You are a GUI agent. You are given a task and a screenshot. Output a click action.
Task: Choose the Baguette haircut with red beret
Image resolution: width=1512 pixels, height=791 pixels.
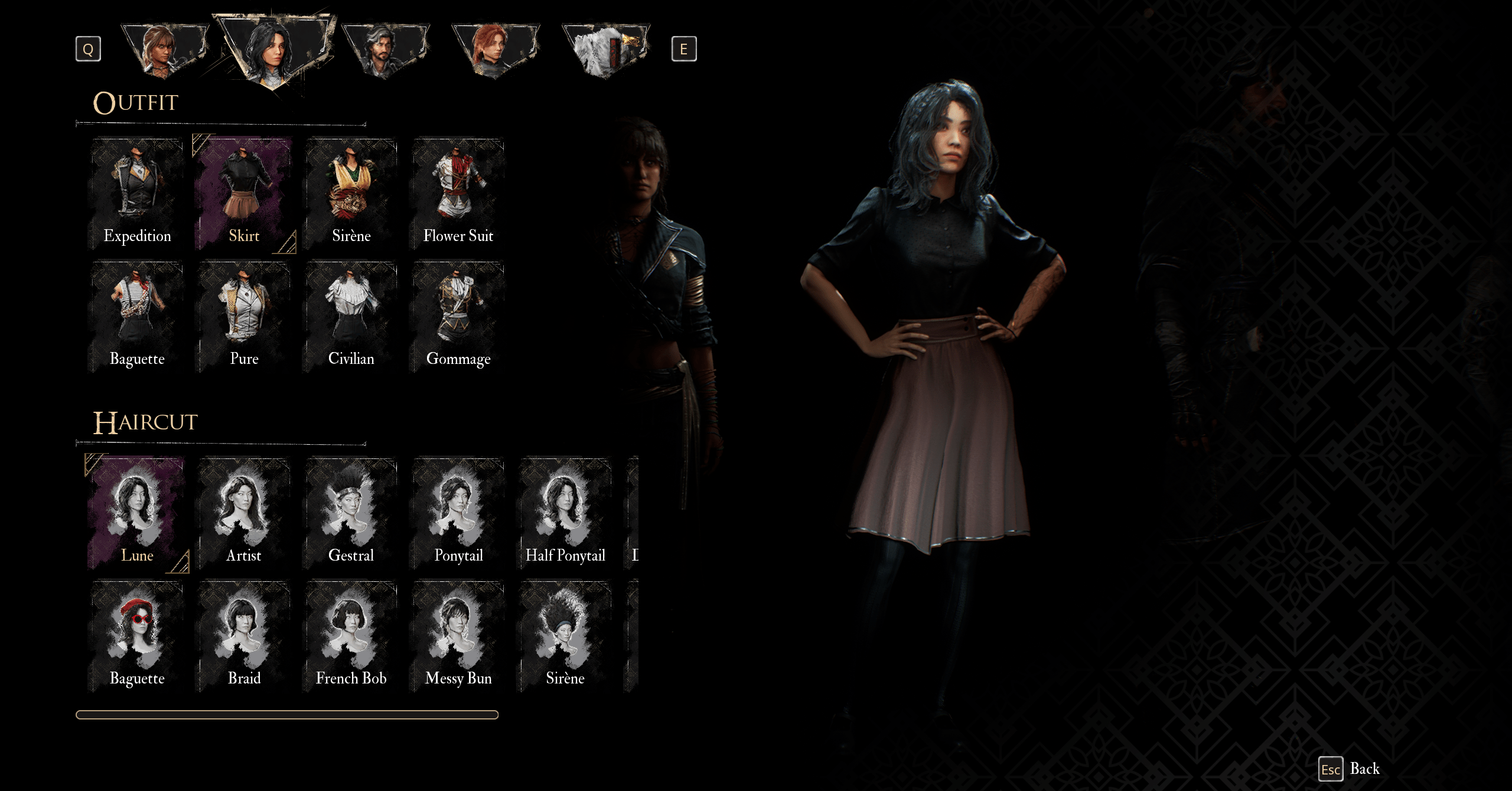click(x=137, y=636)
